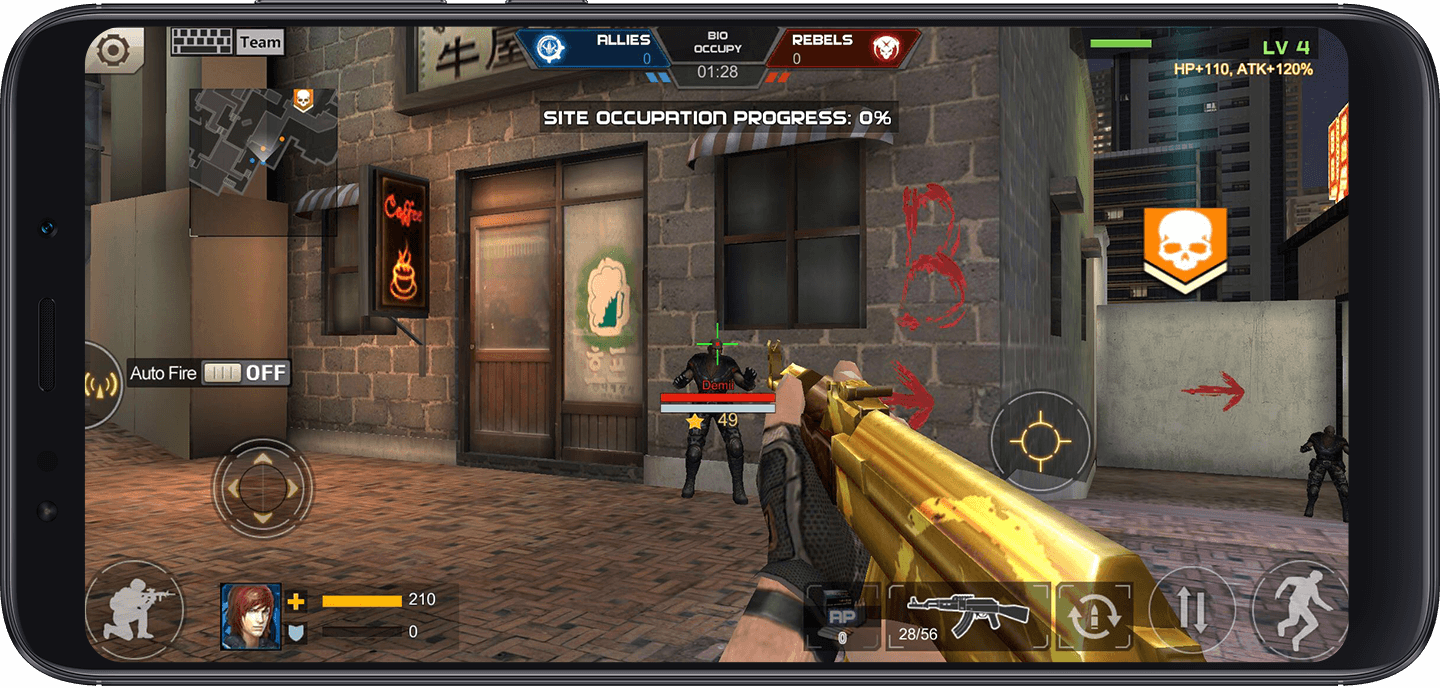Click the movement directional pad
The image size is (1440, 688).
pos(262,489)
